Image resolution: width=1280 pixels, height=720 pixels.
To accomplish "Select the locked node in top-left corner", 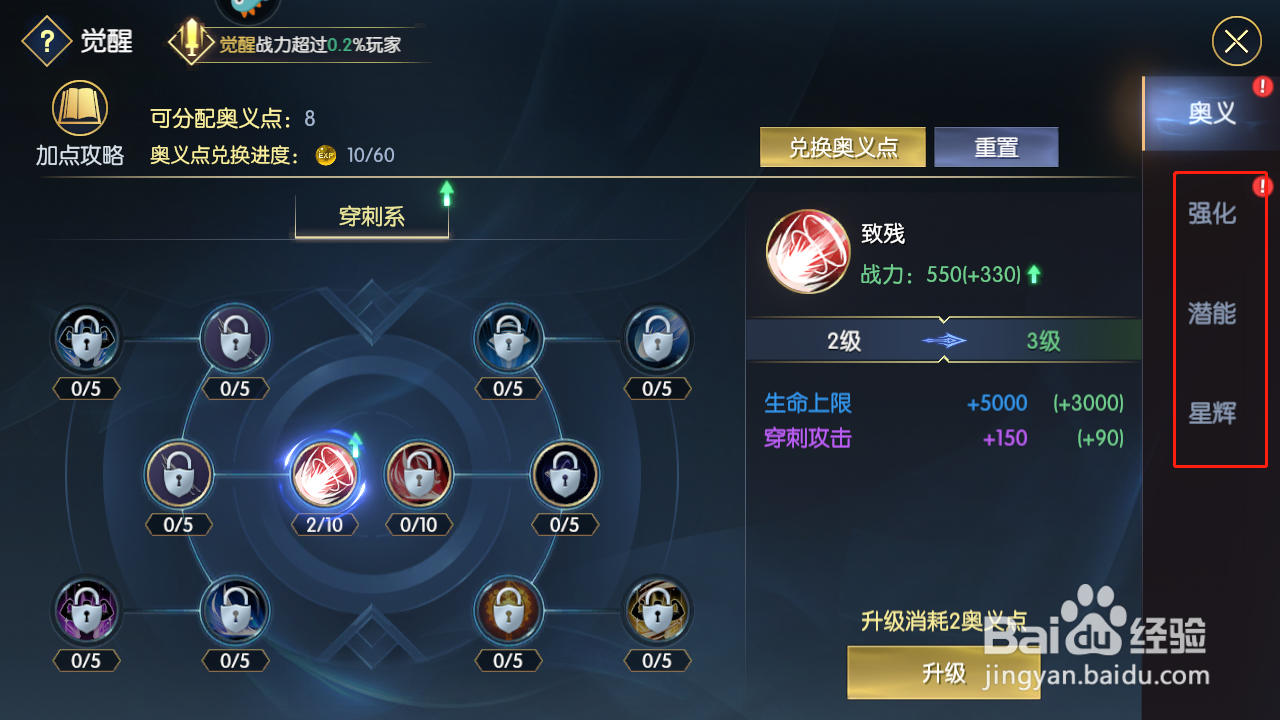I will tap(85, 338).
